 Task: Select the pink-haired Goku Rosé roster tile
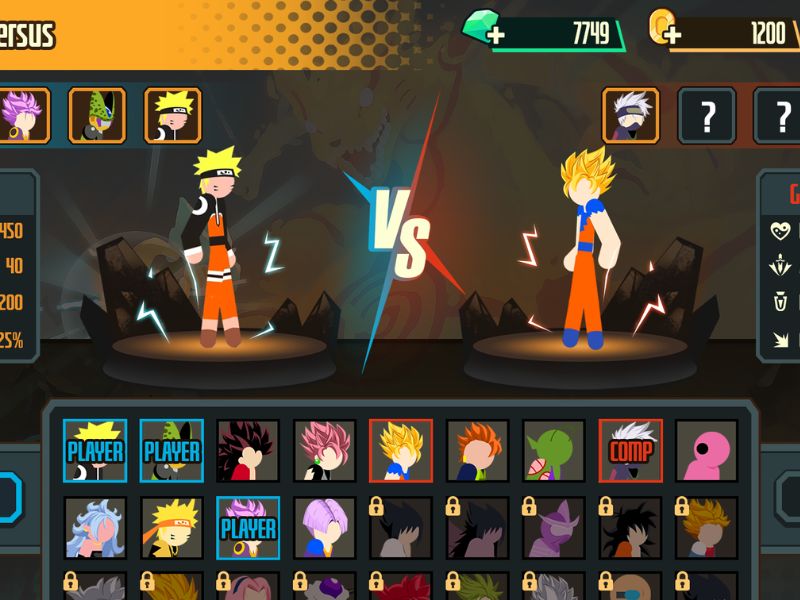coord(325,451)
